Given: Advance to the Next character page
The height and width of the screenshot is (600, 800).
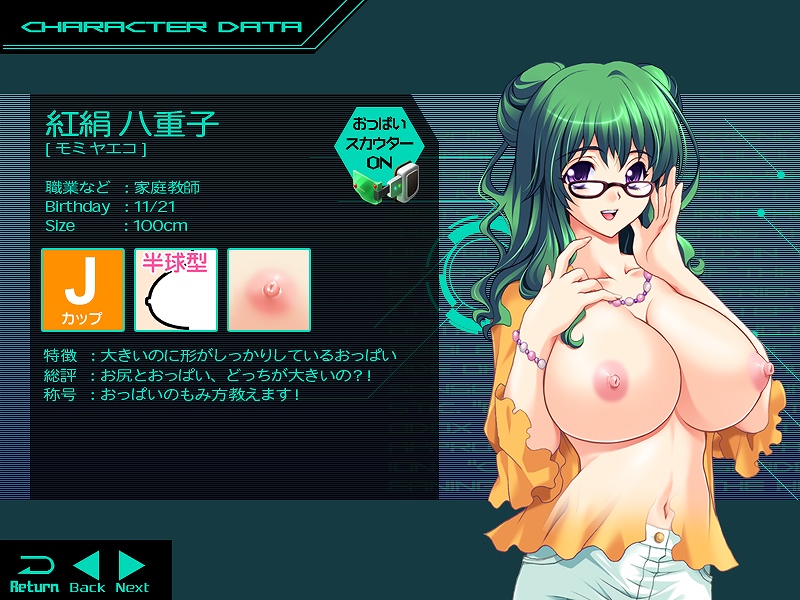Looking at the screenshot, I should (131, 572).
